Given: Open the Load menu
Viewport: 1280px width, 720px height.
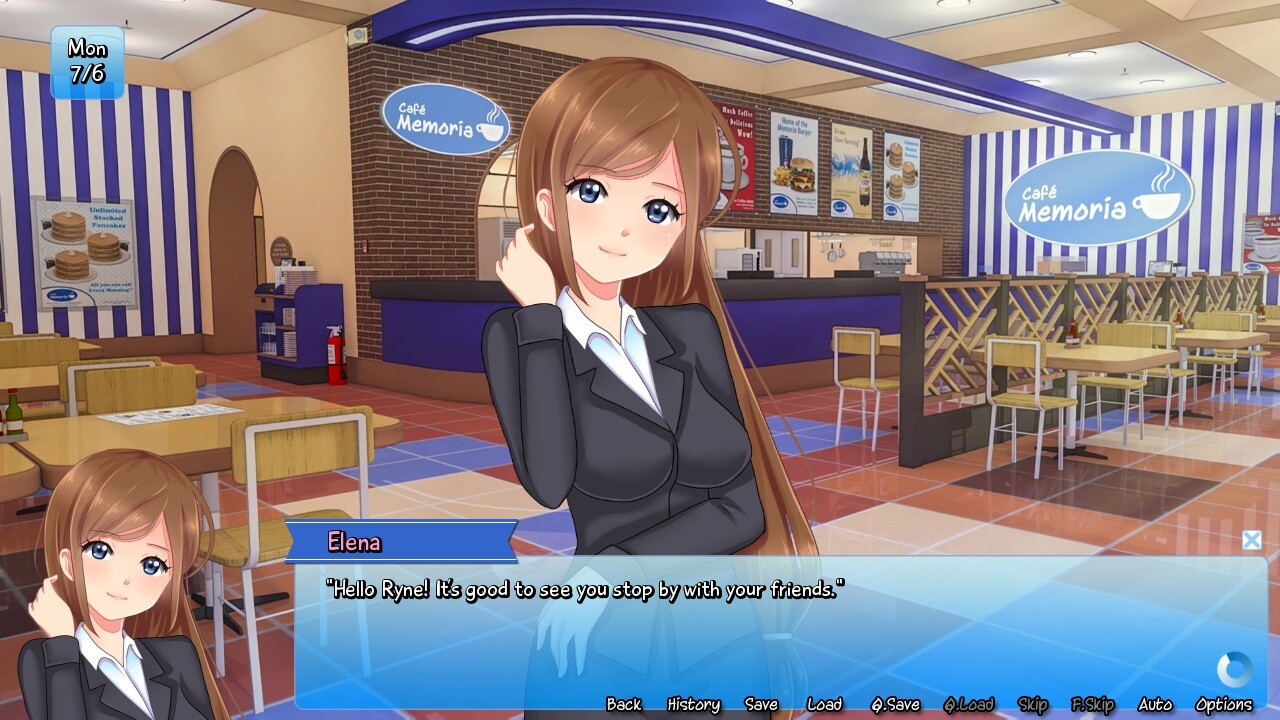Looking at the screenshot, I should (x=825, y=704).
